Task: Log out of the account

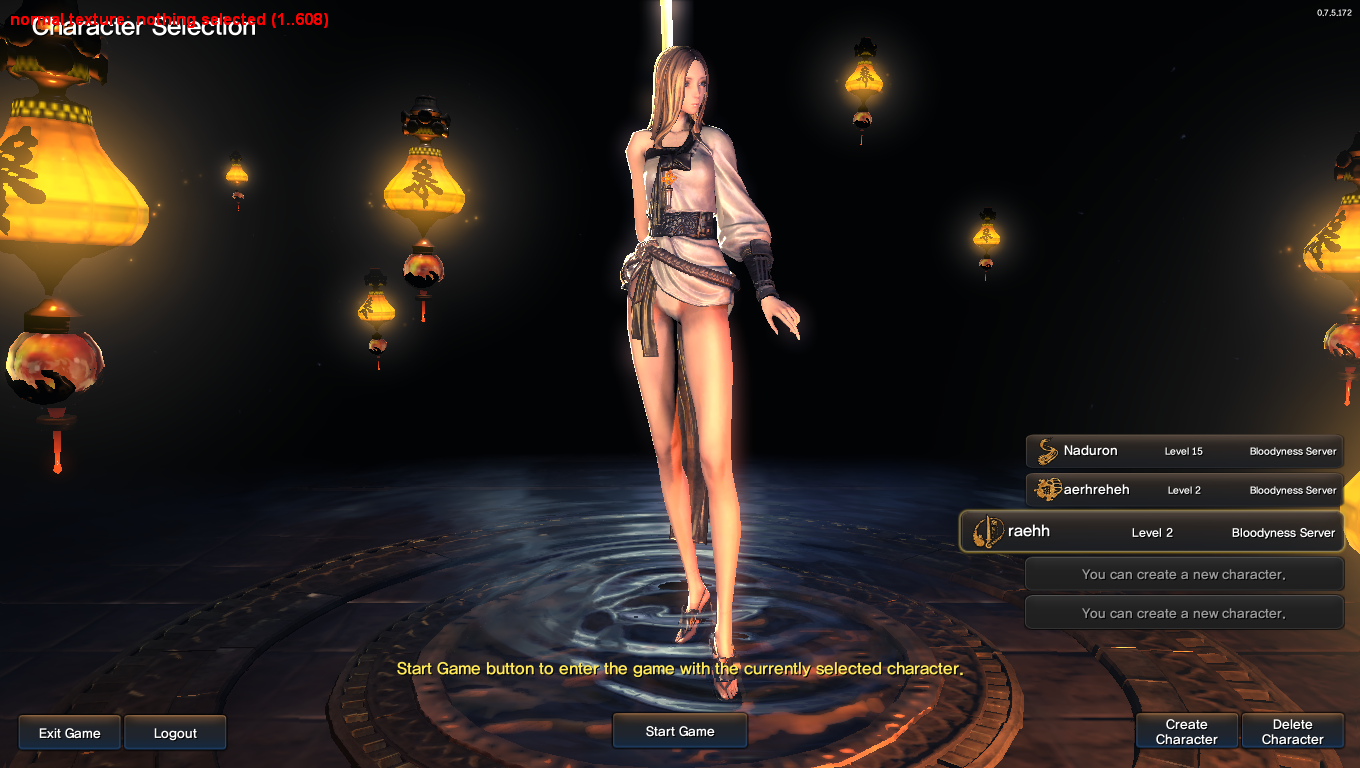Action: pos(175,733)
